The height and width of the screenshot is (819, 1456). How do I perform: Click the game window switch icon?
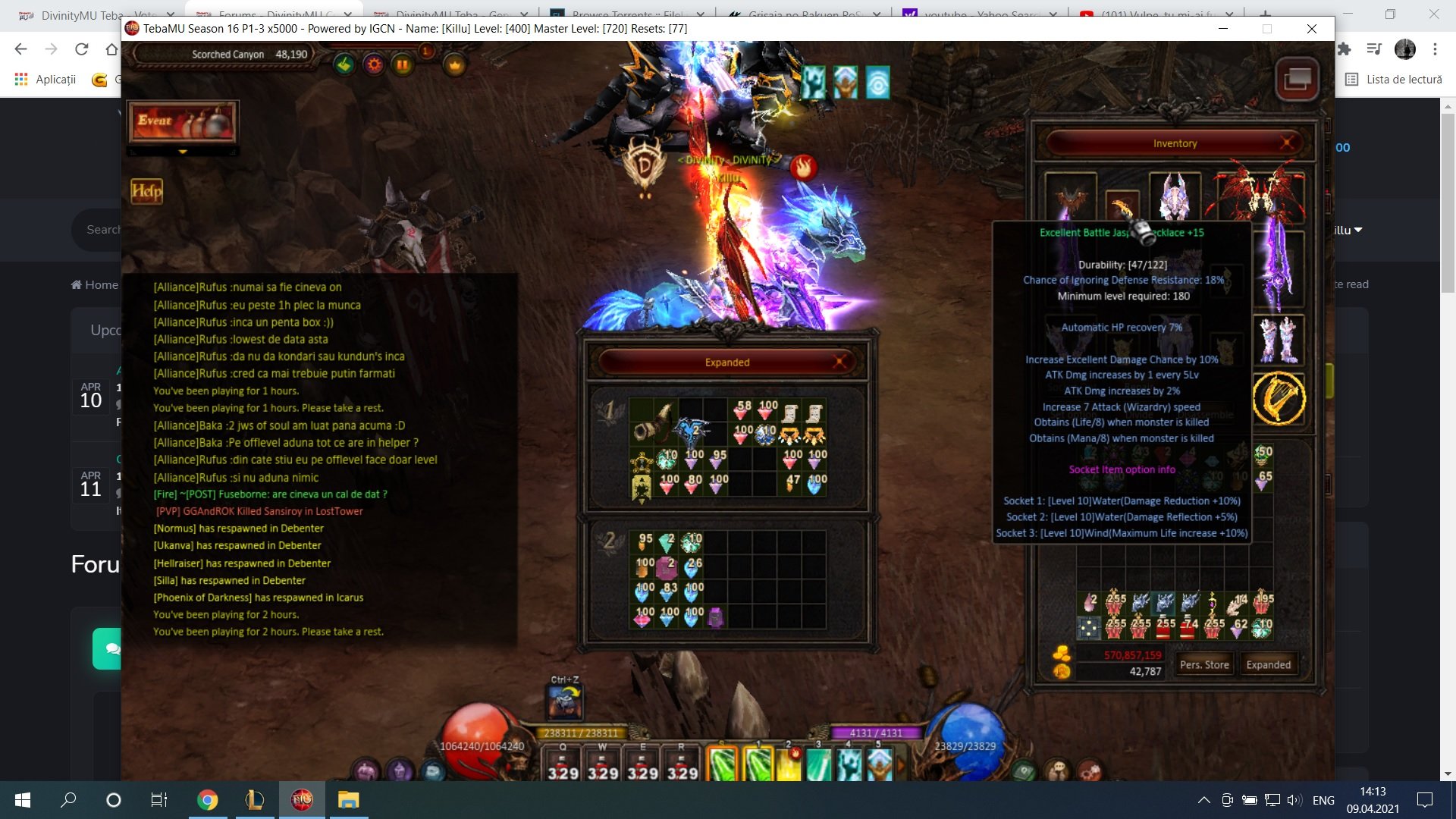click(x=1298, y=78)
